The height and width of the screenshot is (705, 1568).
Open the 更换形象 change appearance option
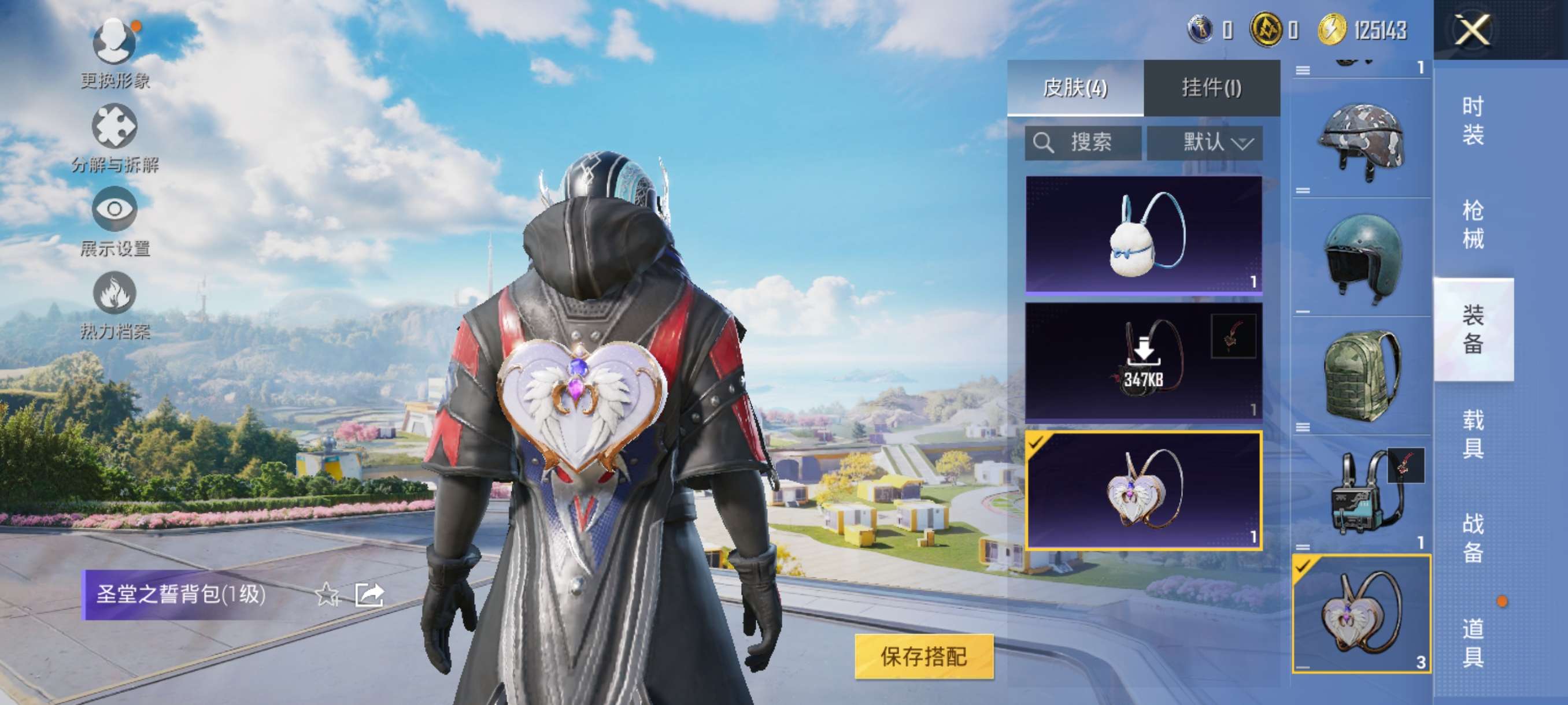click(x=114, y=53)
